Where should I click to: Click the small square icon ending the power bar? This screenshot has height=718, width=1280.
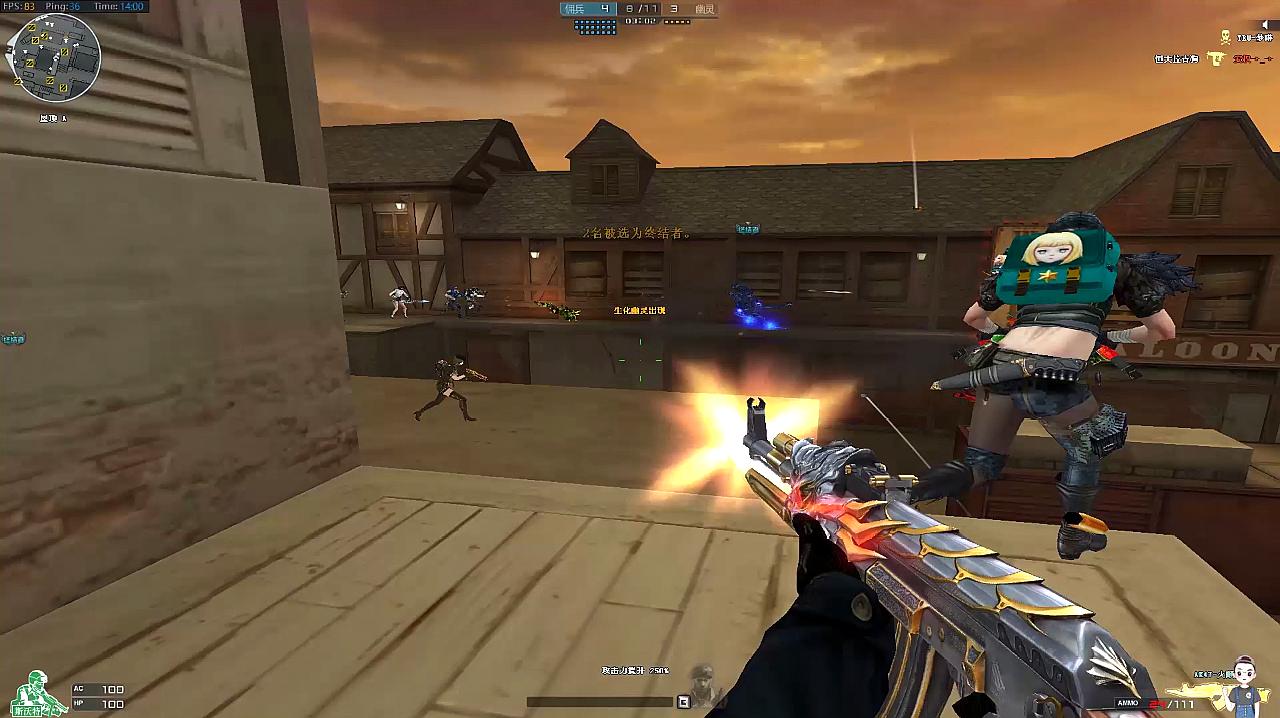pyautogui.click(x=684, y=702)
